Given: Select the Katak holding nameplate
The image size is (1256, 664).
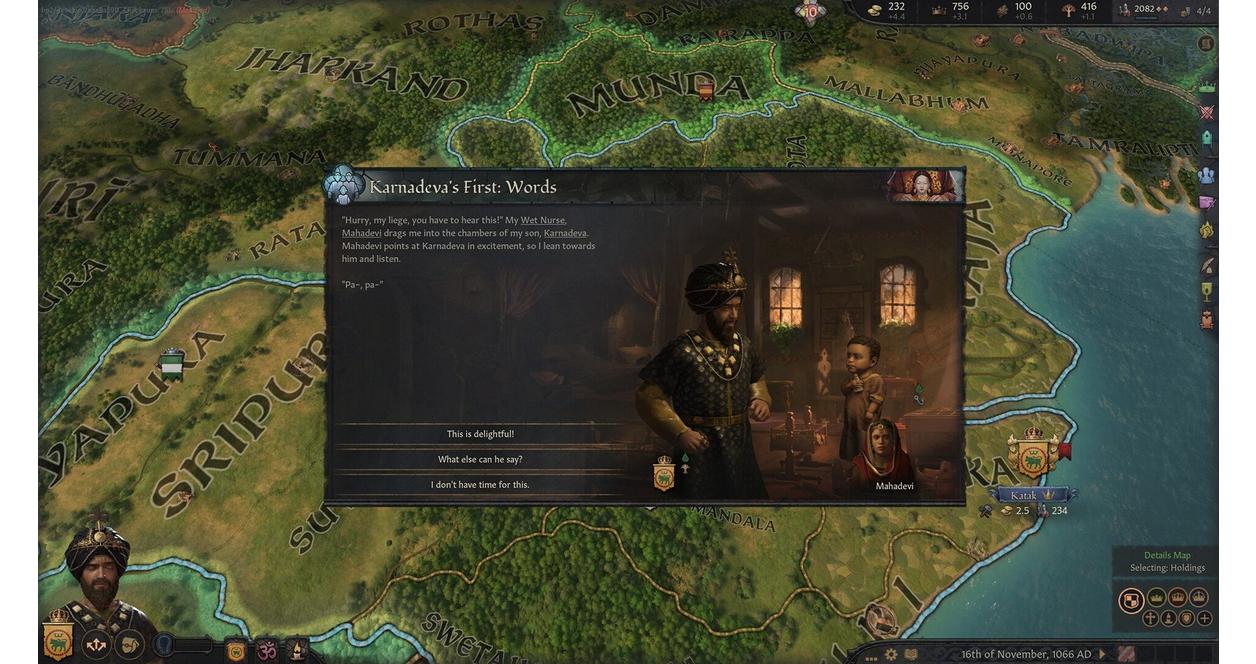Looking at the screenshot, I should point(1029,495).
